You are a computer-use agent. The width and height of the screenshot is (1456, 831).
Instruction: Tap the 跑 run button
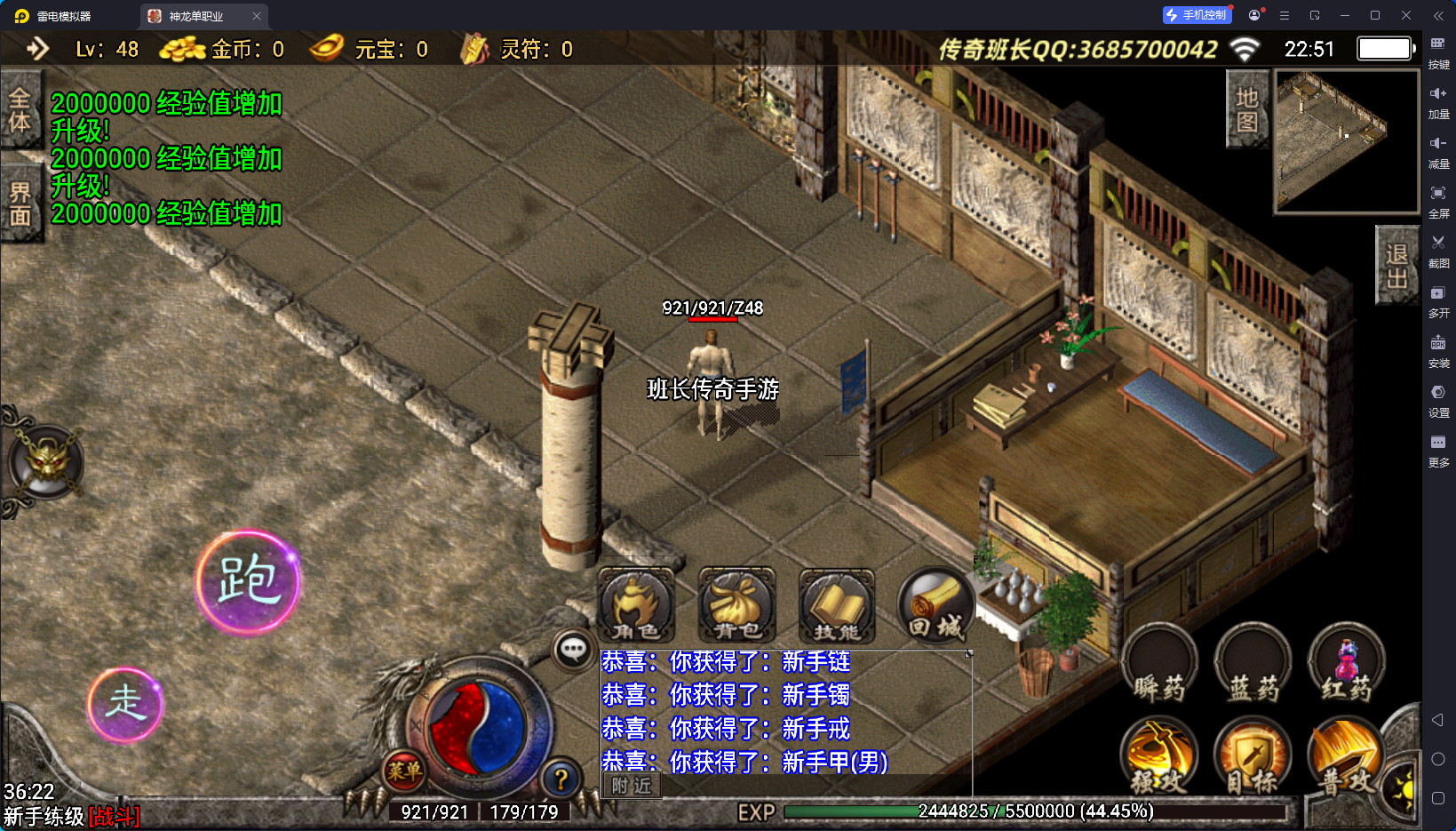pyautogui.click(x=248, y=582)
